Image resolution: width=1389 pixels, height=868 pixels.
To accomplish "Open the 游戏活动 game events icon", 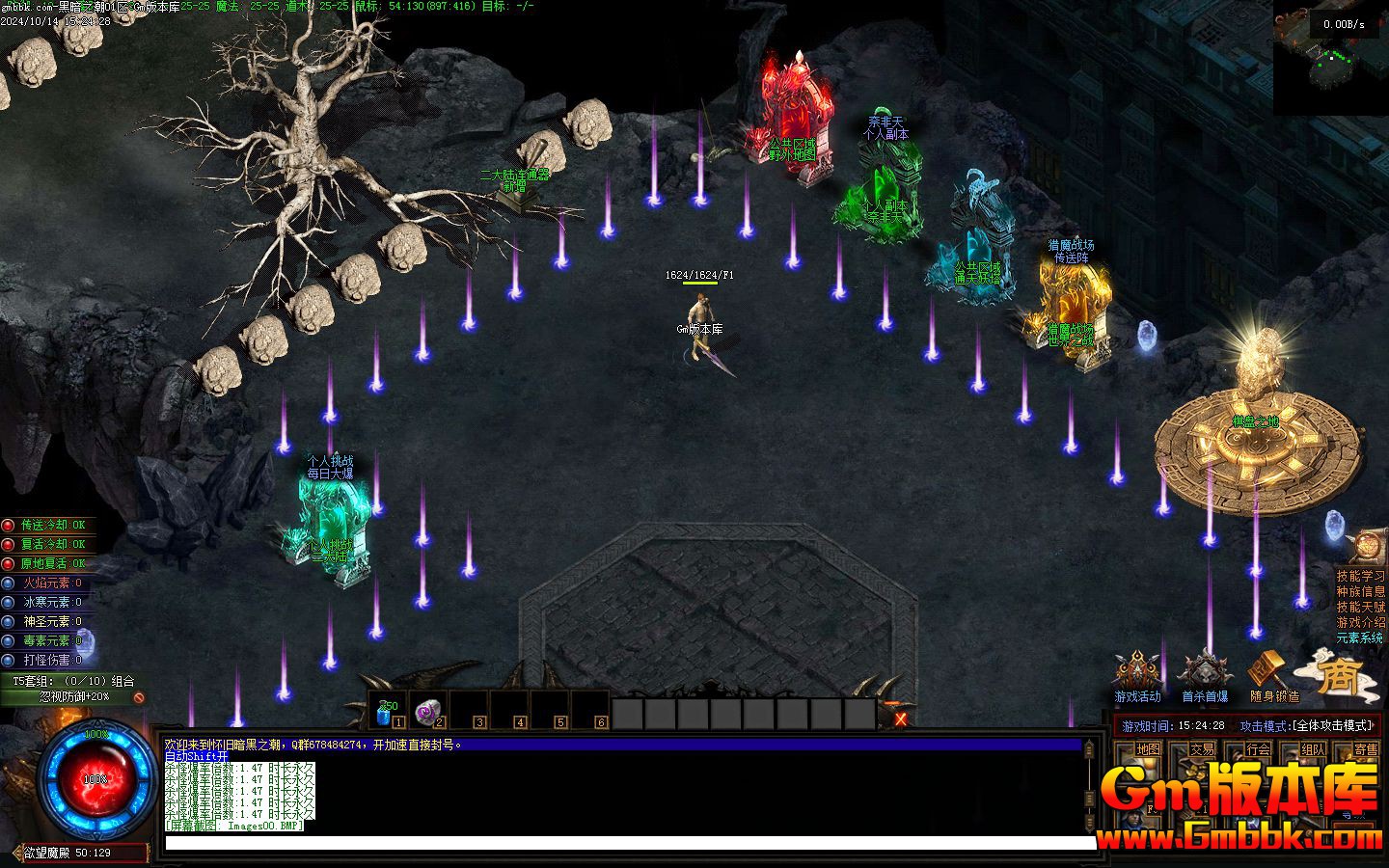I will [1137, 674].
